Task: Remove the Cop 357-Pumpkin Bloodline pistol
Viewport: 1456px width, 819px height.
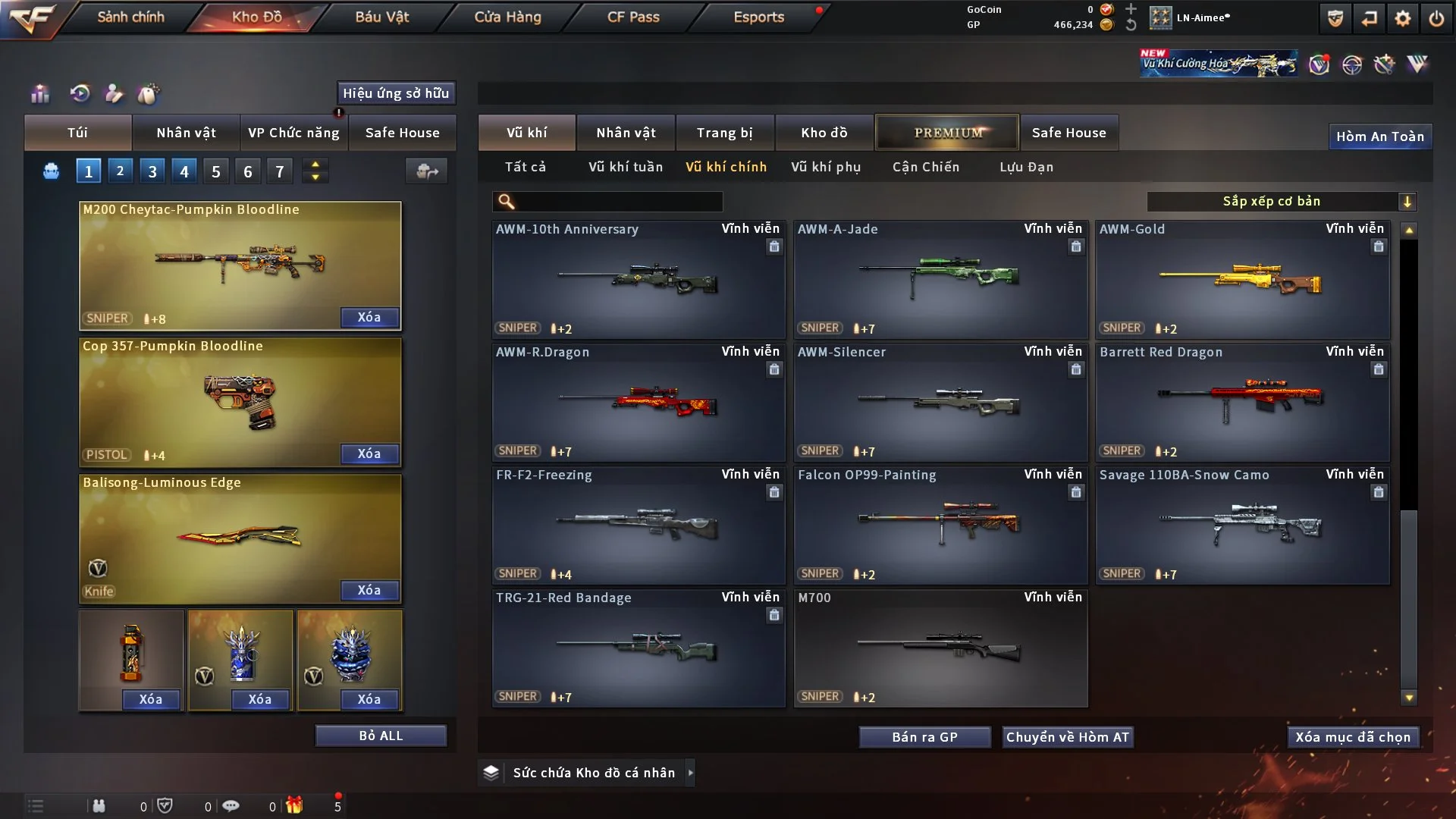Action: [x=369, y=453]
